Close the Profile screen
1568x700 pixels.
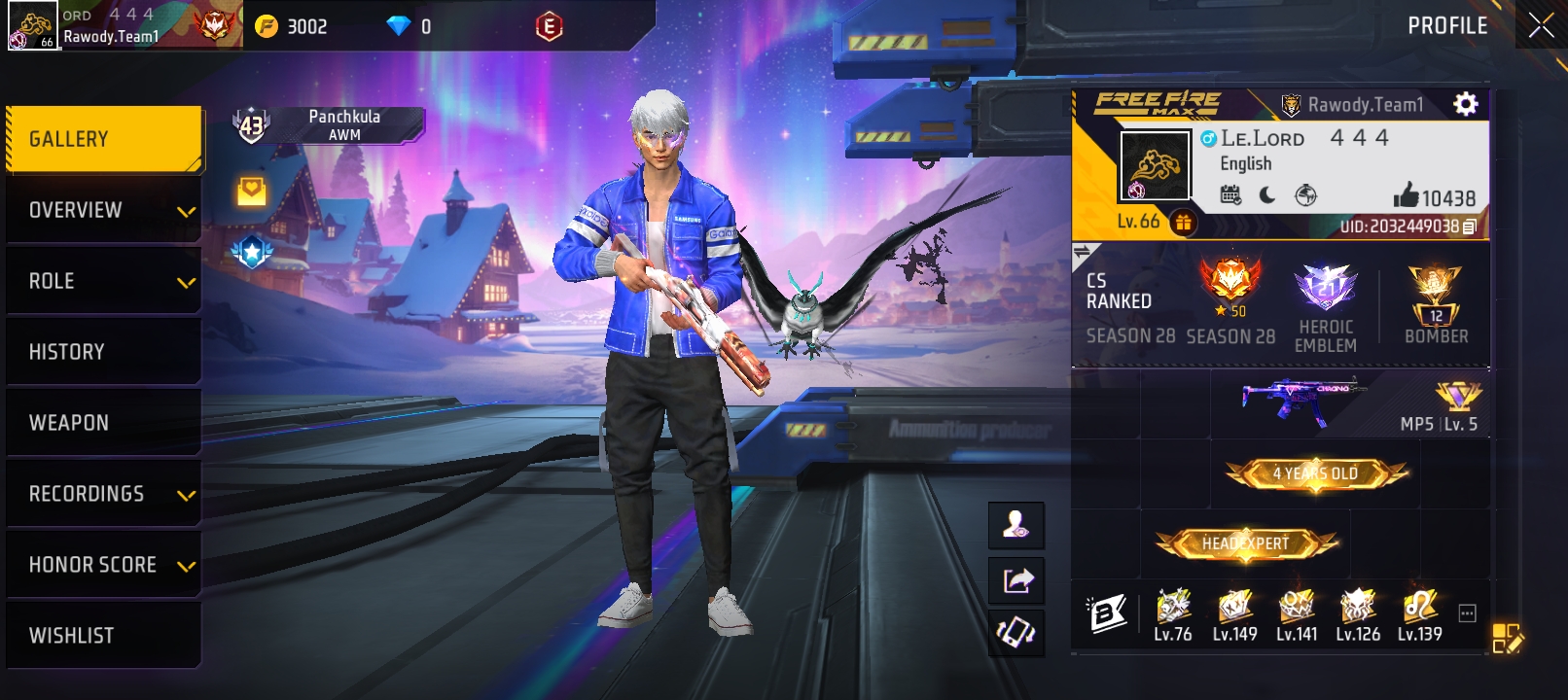tap(1541, 25)
